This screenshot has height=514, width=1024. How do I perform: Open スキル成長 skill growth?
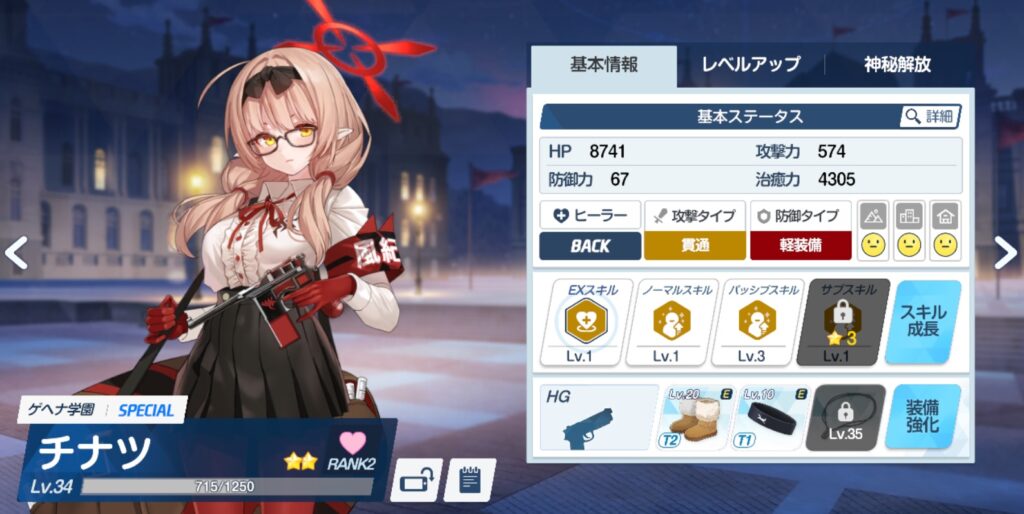coord(922,322)
